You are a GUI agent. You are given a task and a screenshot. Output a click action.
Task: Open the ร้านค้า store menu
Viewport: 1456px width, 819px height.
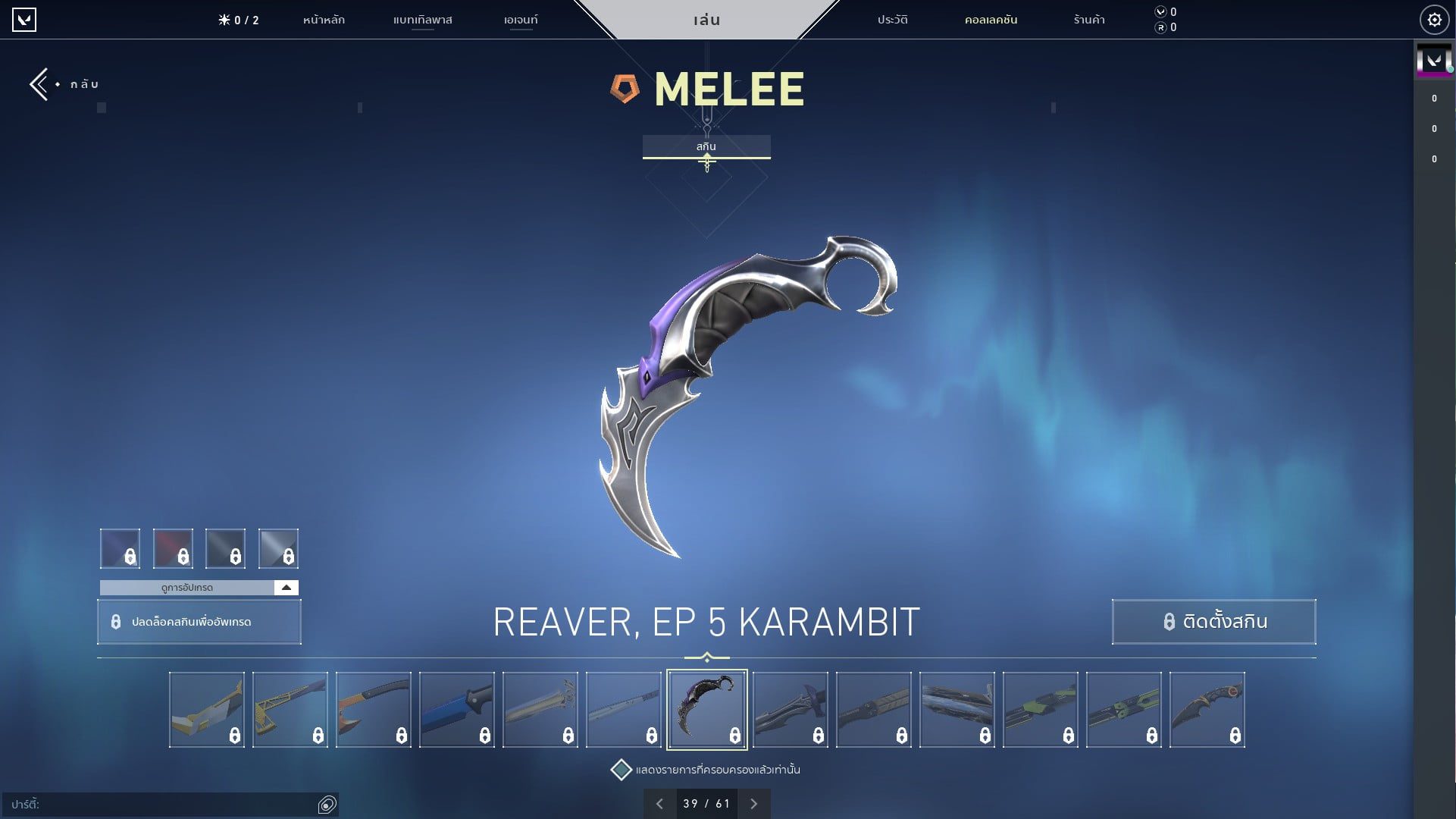[x=1089, y=20]
